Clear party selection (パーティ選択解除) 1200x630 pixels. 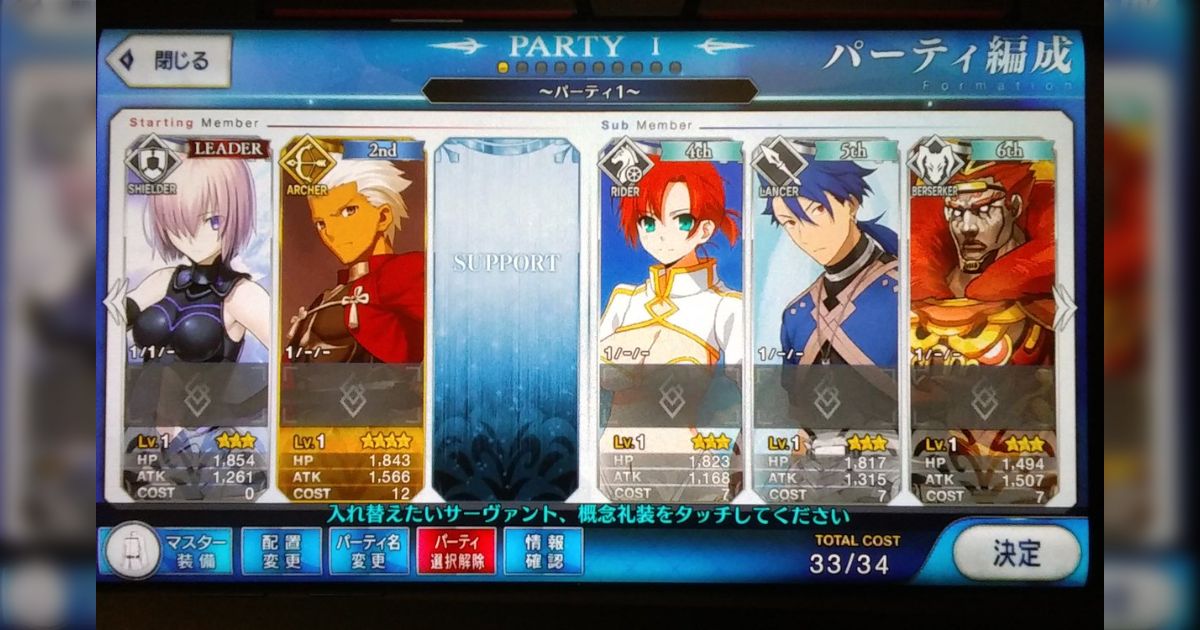point(456,551)
